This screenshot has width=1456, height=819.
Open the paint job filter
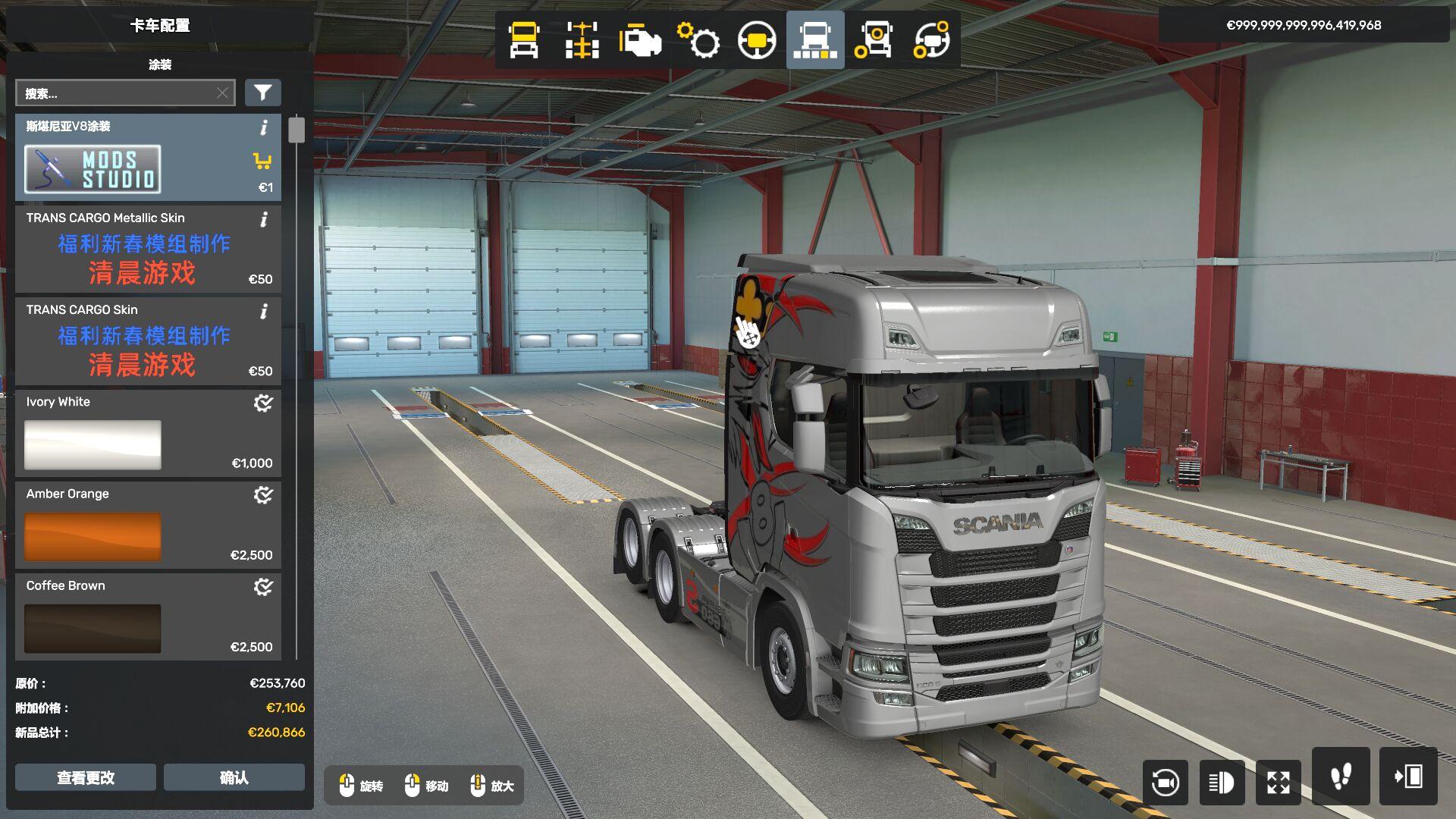[x=262, y=93]
